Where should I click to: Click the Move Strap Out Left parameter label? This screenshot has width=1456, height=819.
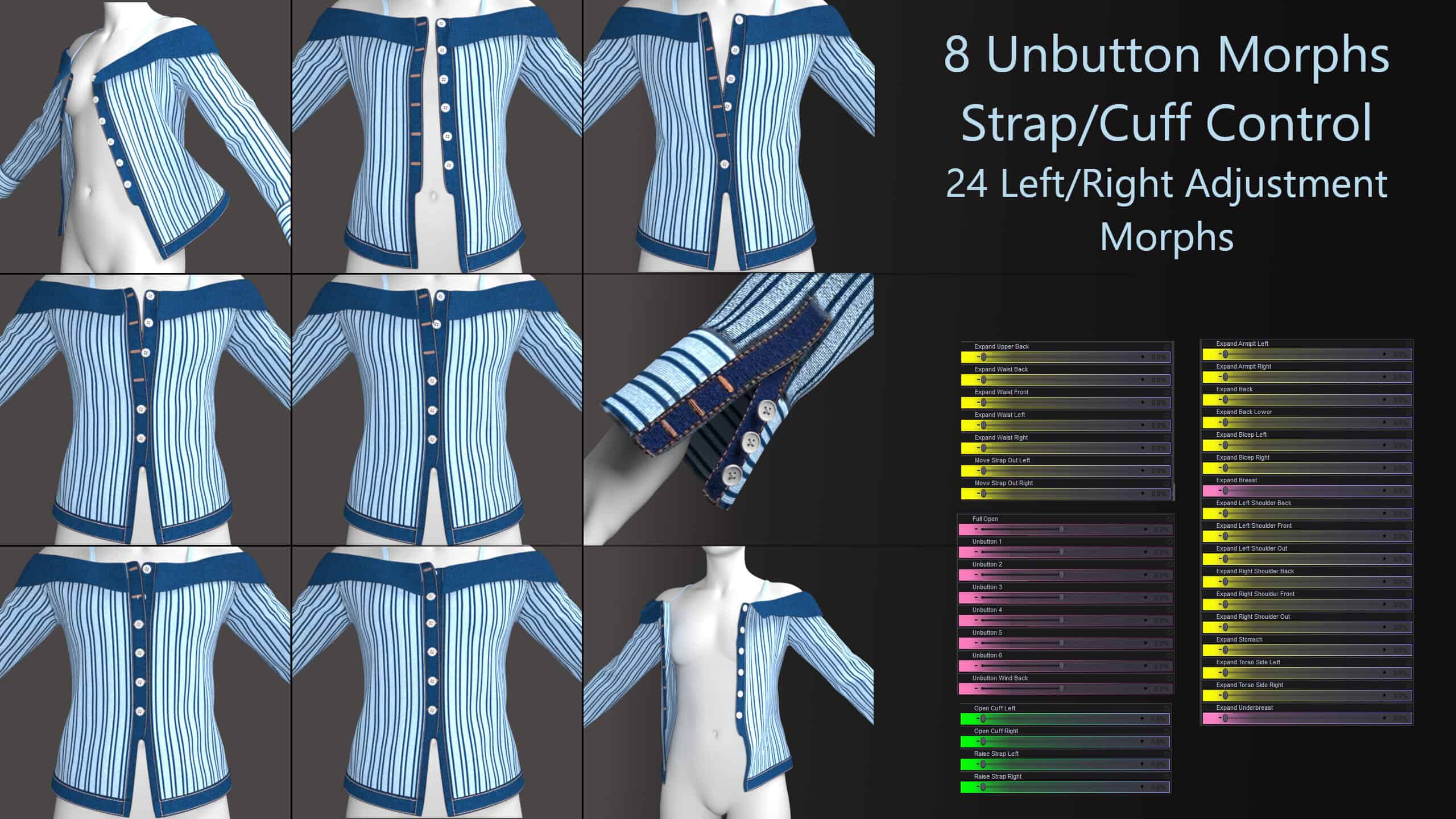(1004, 461)
